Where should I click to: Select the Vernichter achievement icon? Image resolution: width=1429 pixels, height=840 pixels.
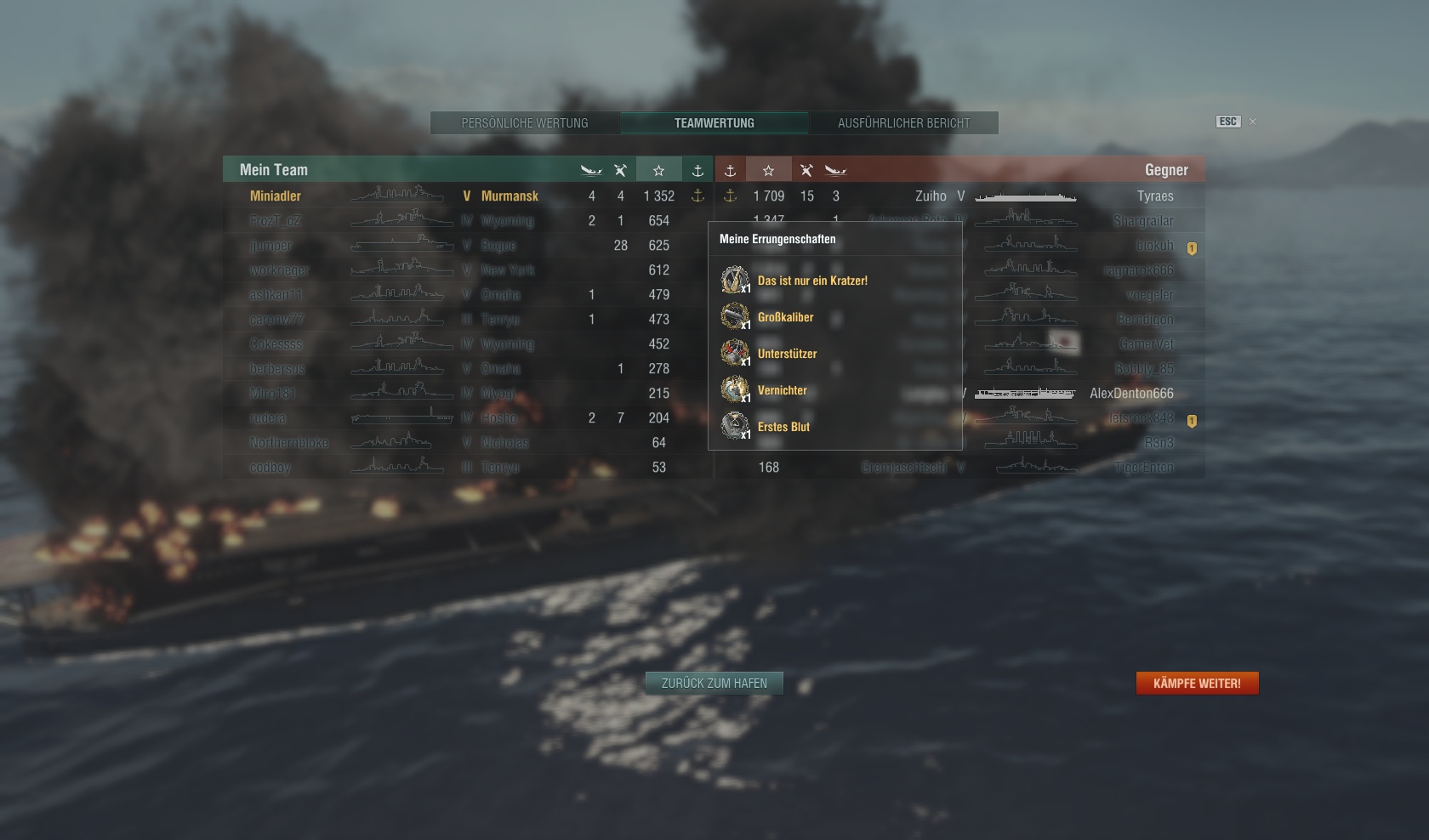click(x=735, y=389)
